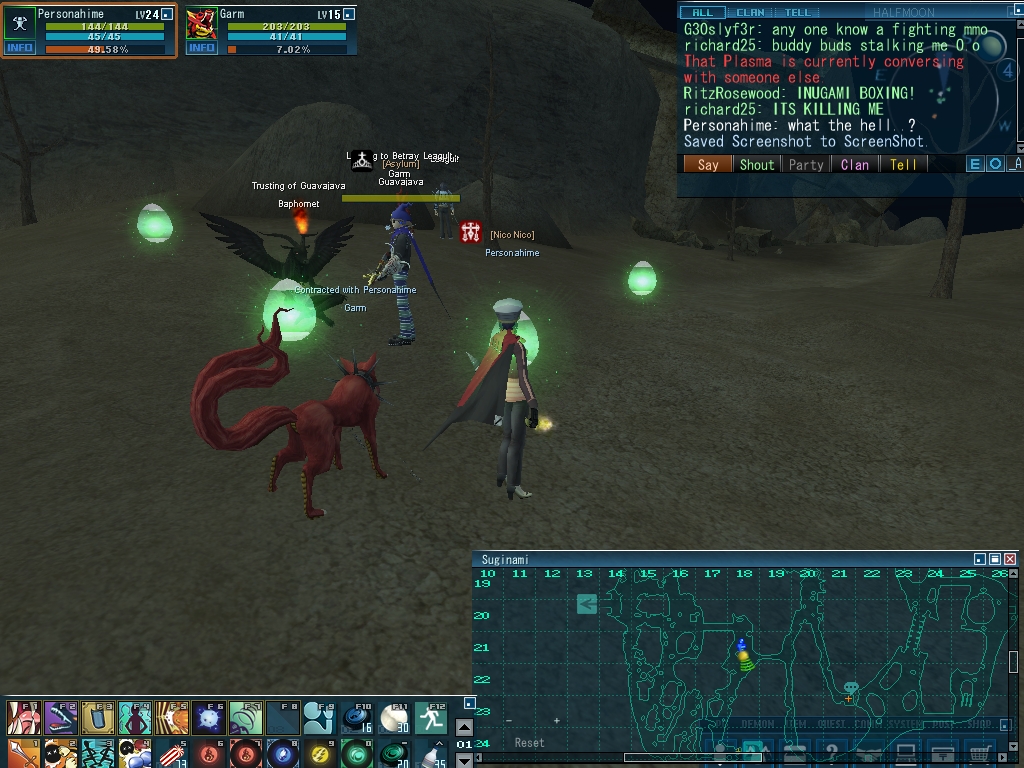The width and height of the screenshot is (1024, 768).
Task: Switch hotbar page with the up arrow
Action: click(464, 728)
